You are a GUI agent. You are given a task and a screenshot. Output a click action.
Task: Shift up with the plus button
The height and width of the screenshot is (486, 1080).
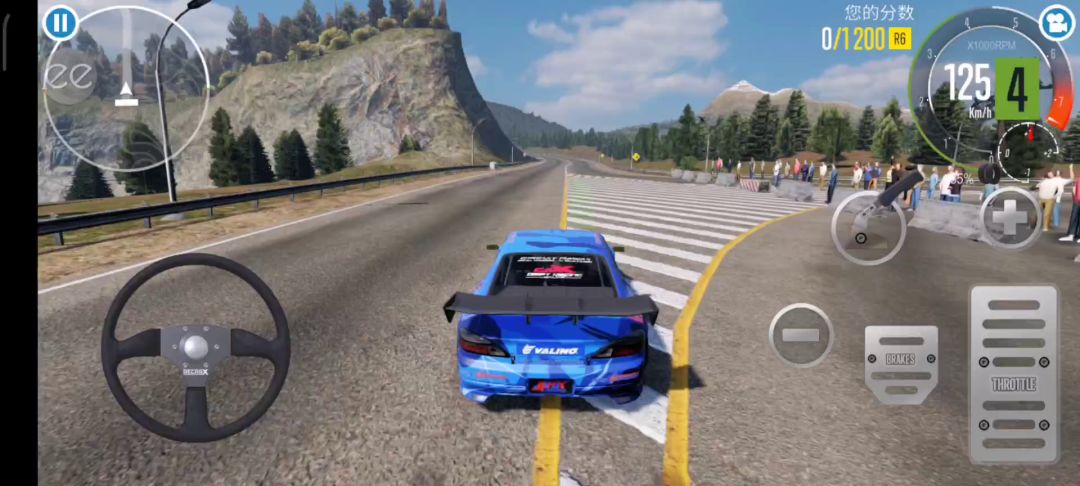point(1010,218)
